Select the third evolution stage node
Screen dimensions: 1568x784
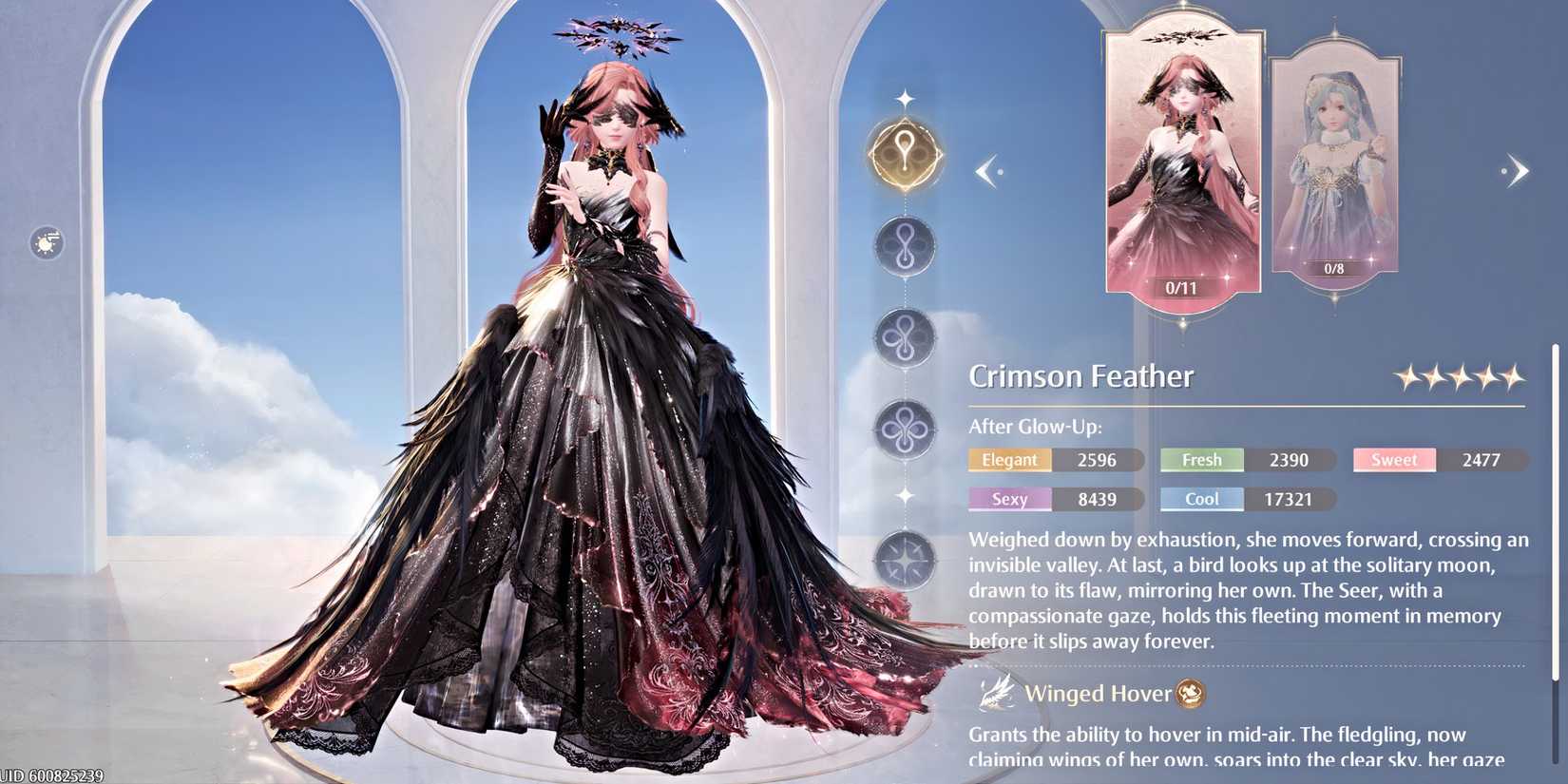coord(905,338)
